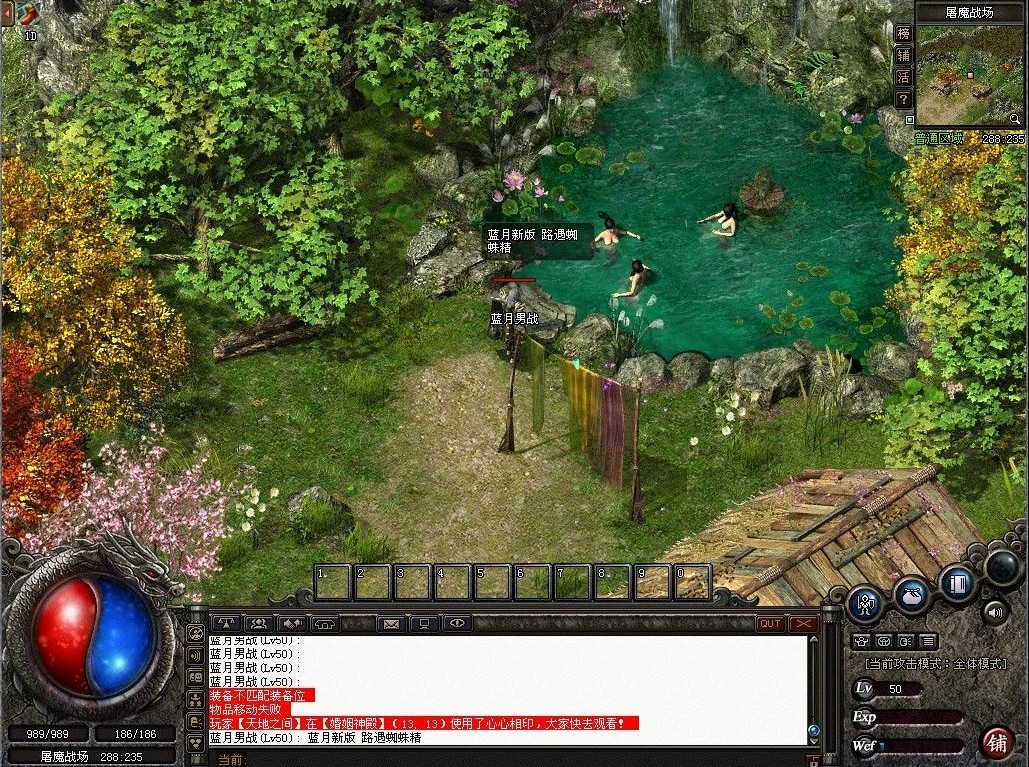Open the skill book

tap(958, 583)
